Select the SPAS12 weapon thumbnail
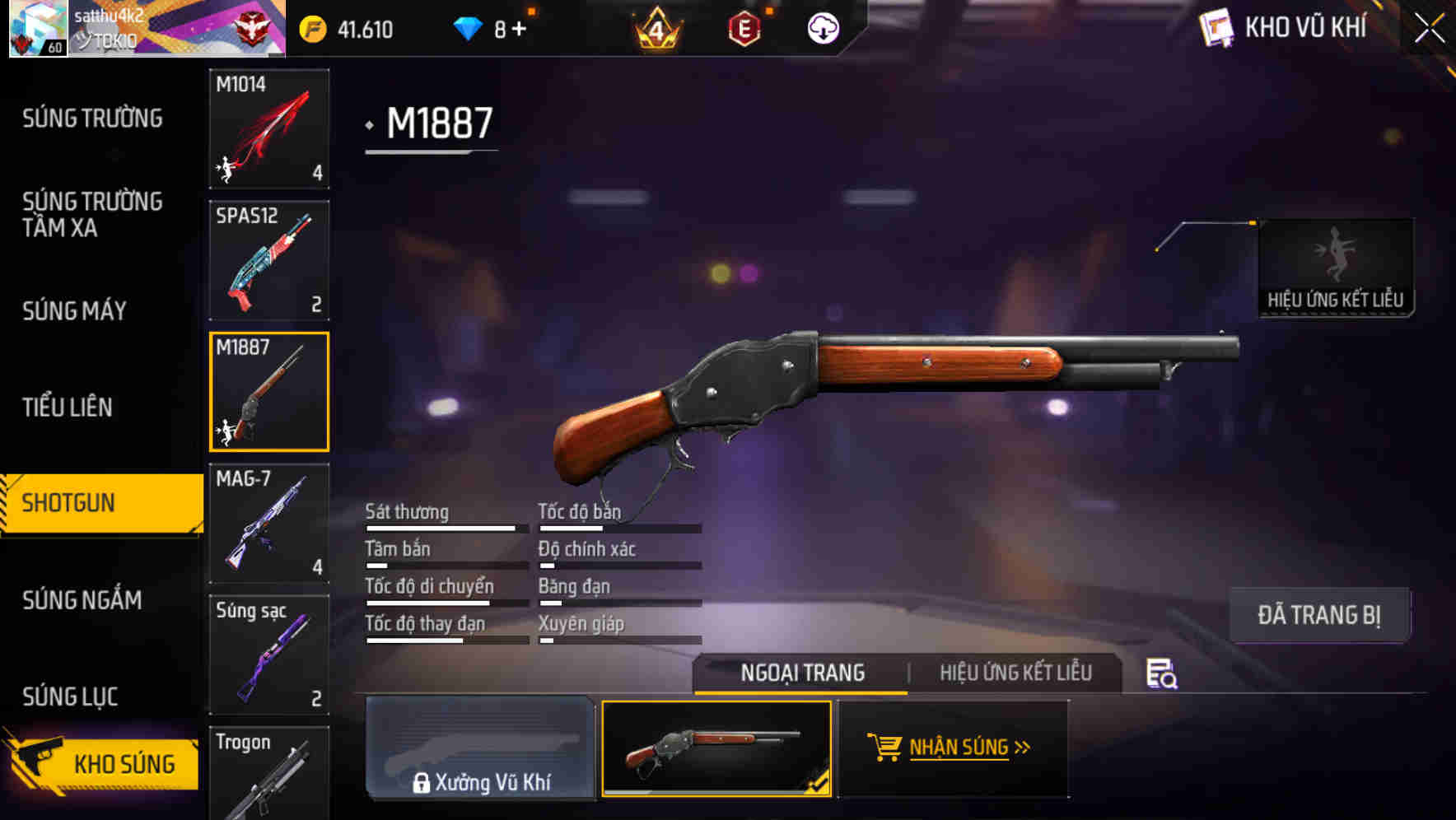Screen dimensions: 1456x820 (268, 259)
